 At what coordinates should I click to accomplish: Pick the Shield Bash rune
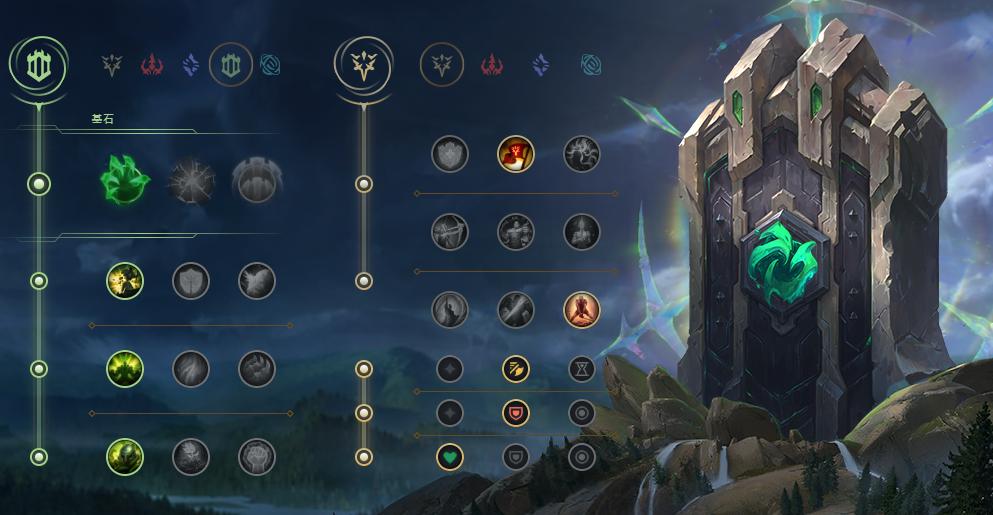click(257, 281)
